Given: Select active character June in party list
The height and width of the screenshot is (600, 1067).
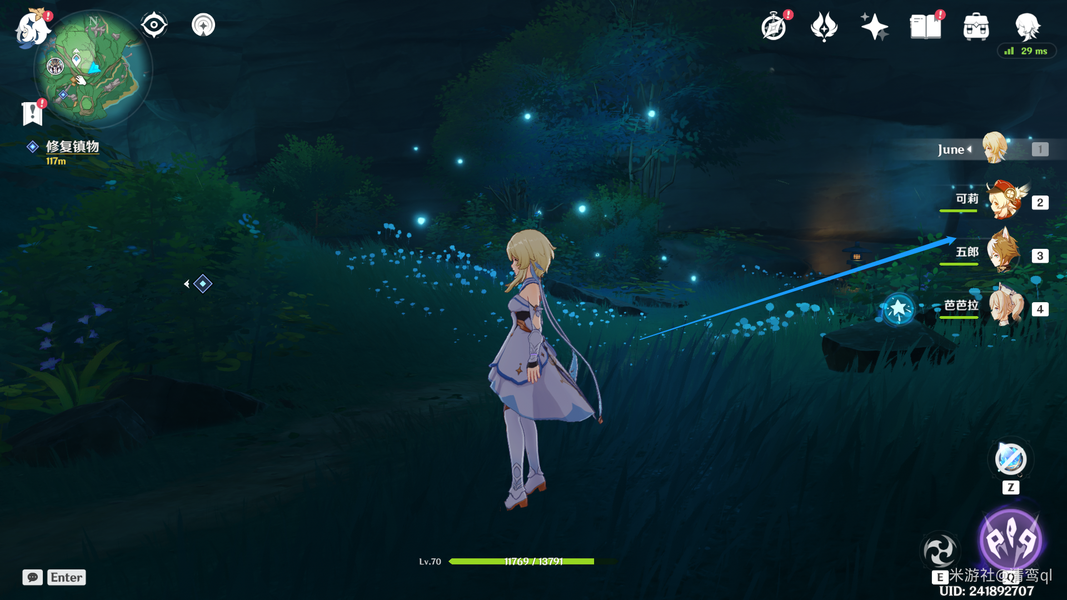Looking at the screenshot, I should [994, 149].
